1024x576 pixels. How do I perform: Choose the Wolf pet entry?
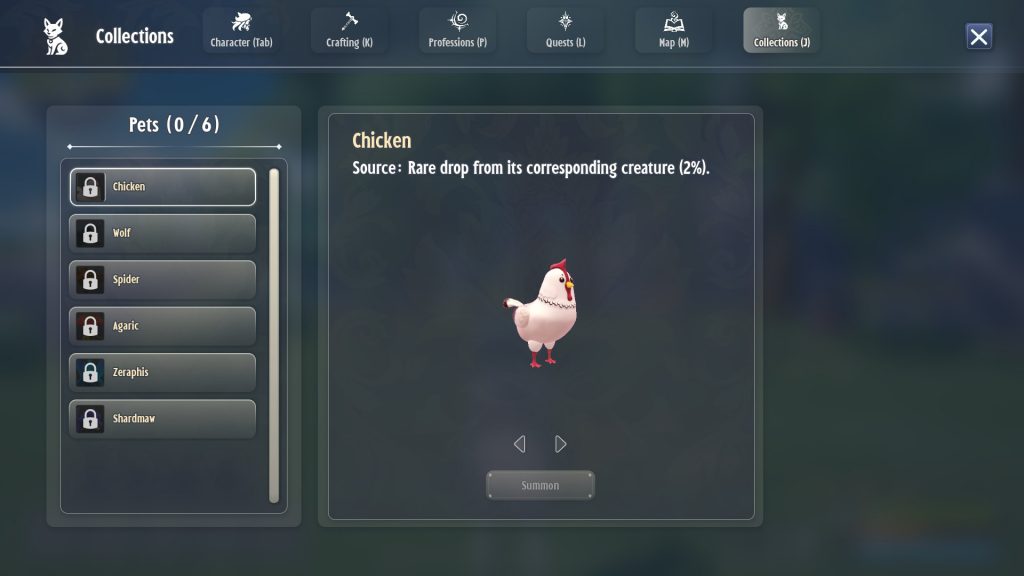[162, 233]
